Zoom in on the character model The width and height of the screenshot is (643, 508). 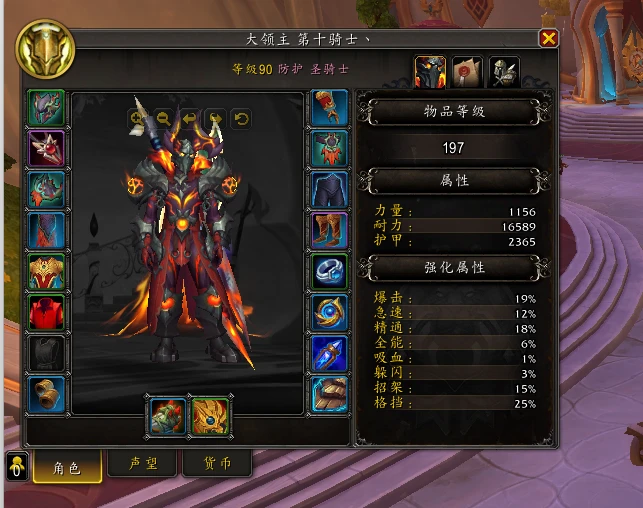pos(137,118)
